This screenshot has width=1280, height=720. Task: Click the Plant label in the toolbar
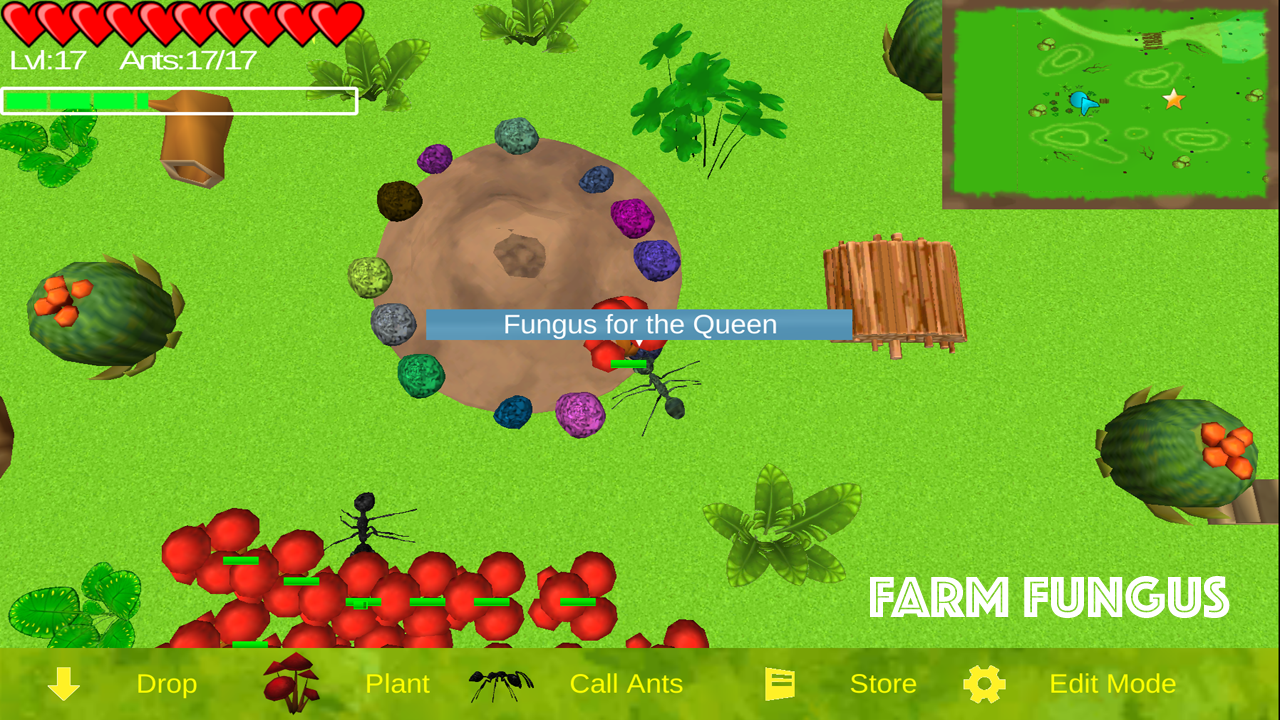(x=398, y=684)
